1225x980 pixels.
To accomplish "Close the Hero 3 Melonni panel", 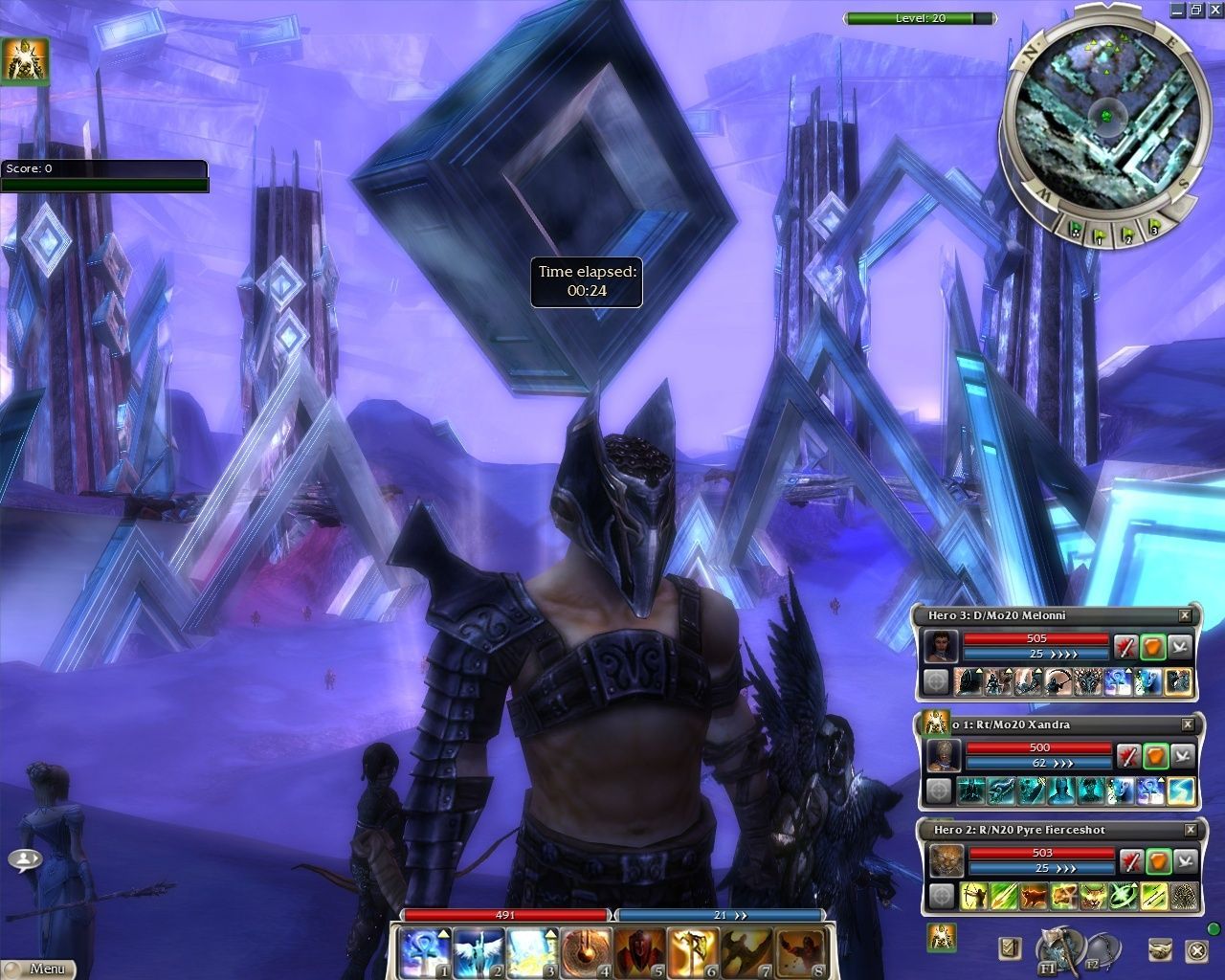I will point(1185,615).
